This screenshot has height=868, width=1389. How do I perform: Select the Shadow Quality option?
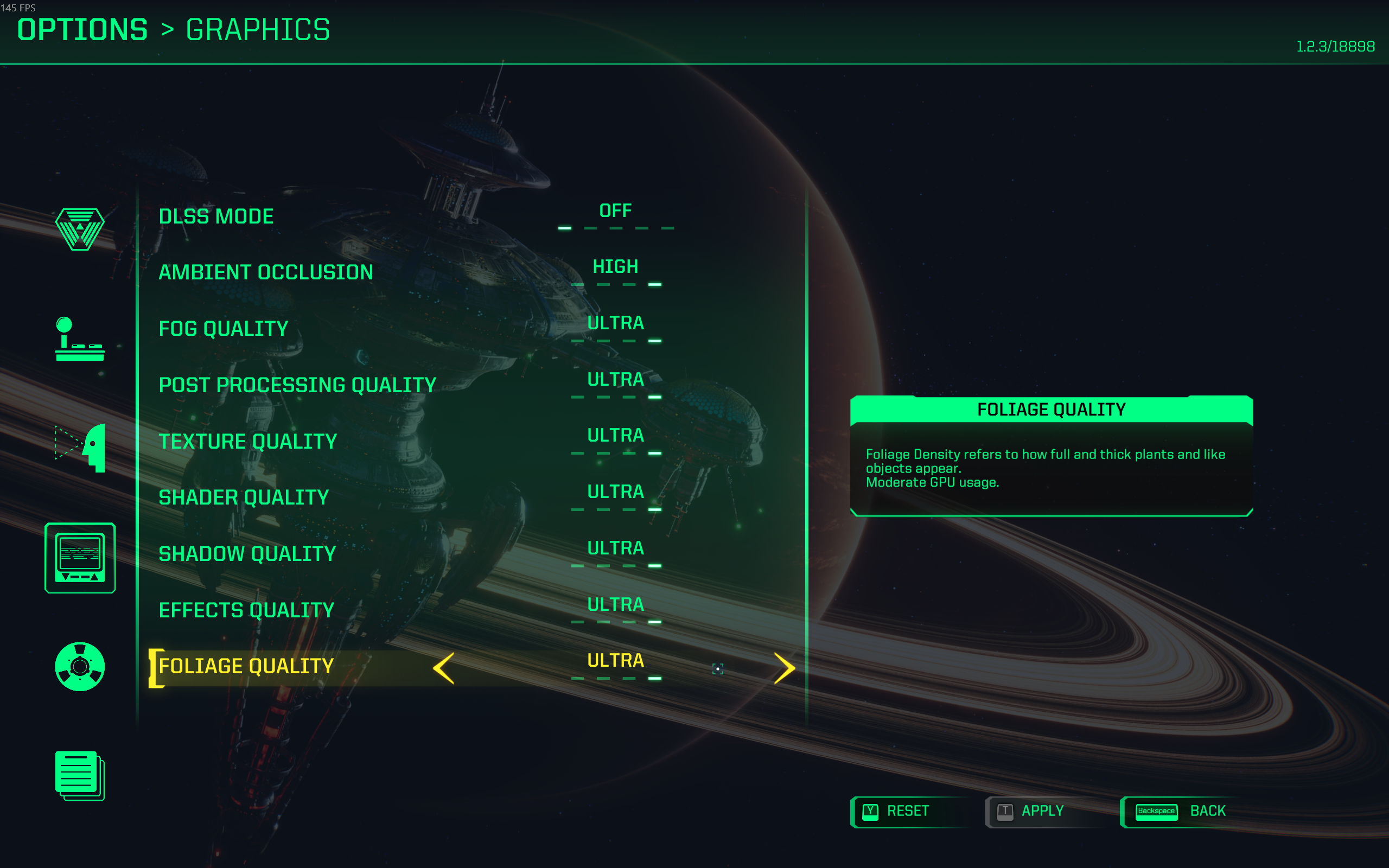tap(247, 554)
